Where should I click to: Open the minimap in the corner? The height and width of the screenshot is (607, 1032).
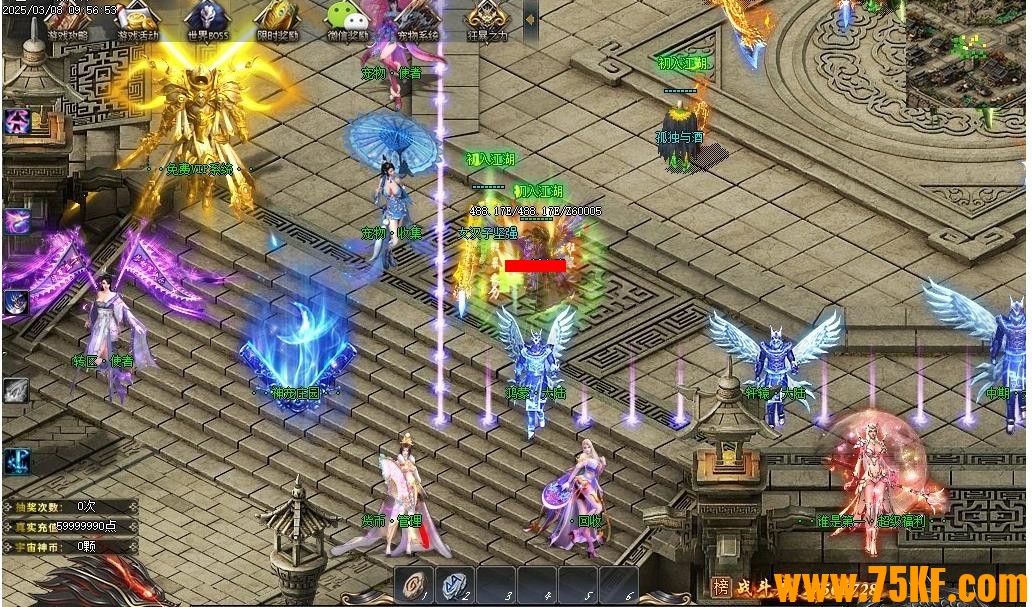(965, 52)
